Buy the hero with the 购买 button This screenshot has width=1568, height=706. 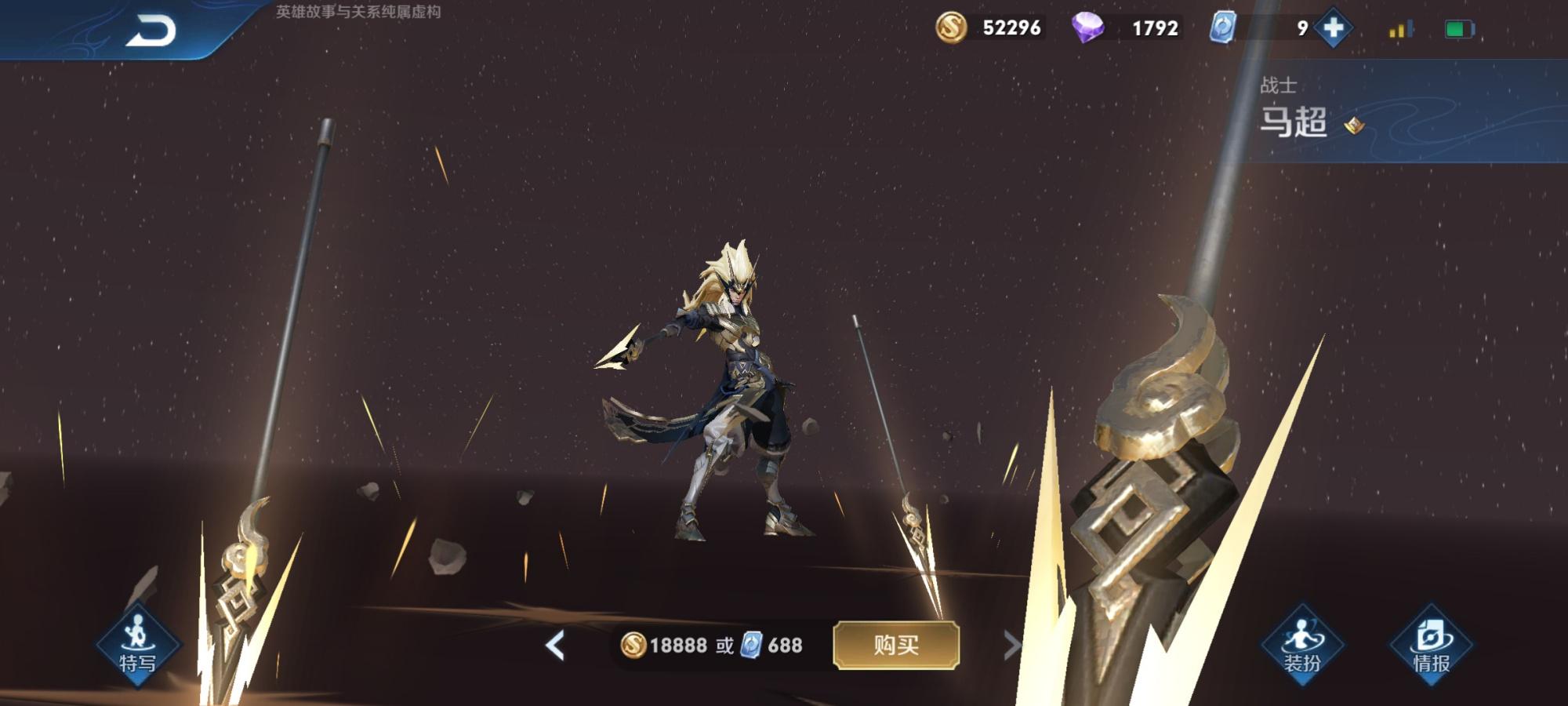896,645
